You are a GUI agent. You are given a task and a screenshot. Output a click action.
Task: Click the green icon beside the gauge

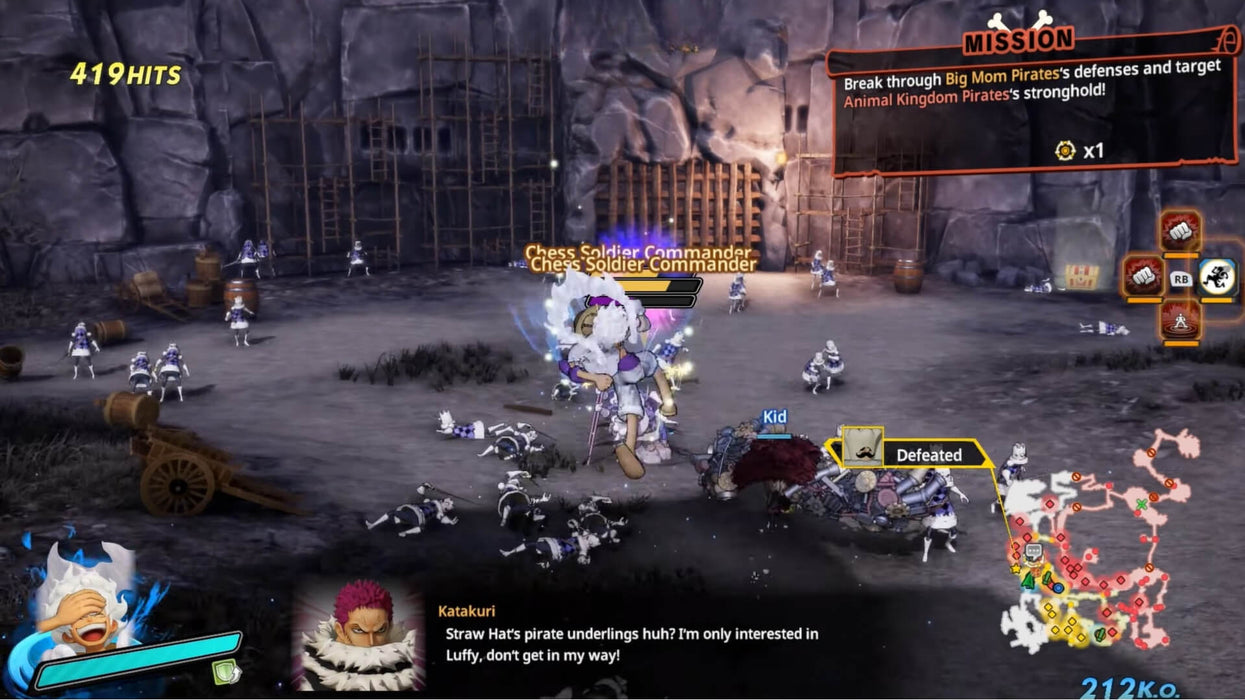pyautogui.click(x=226, y=671)
